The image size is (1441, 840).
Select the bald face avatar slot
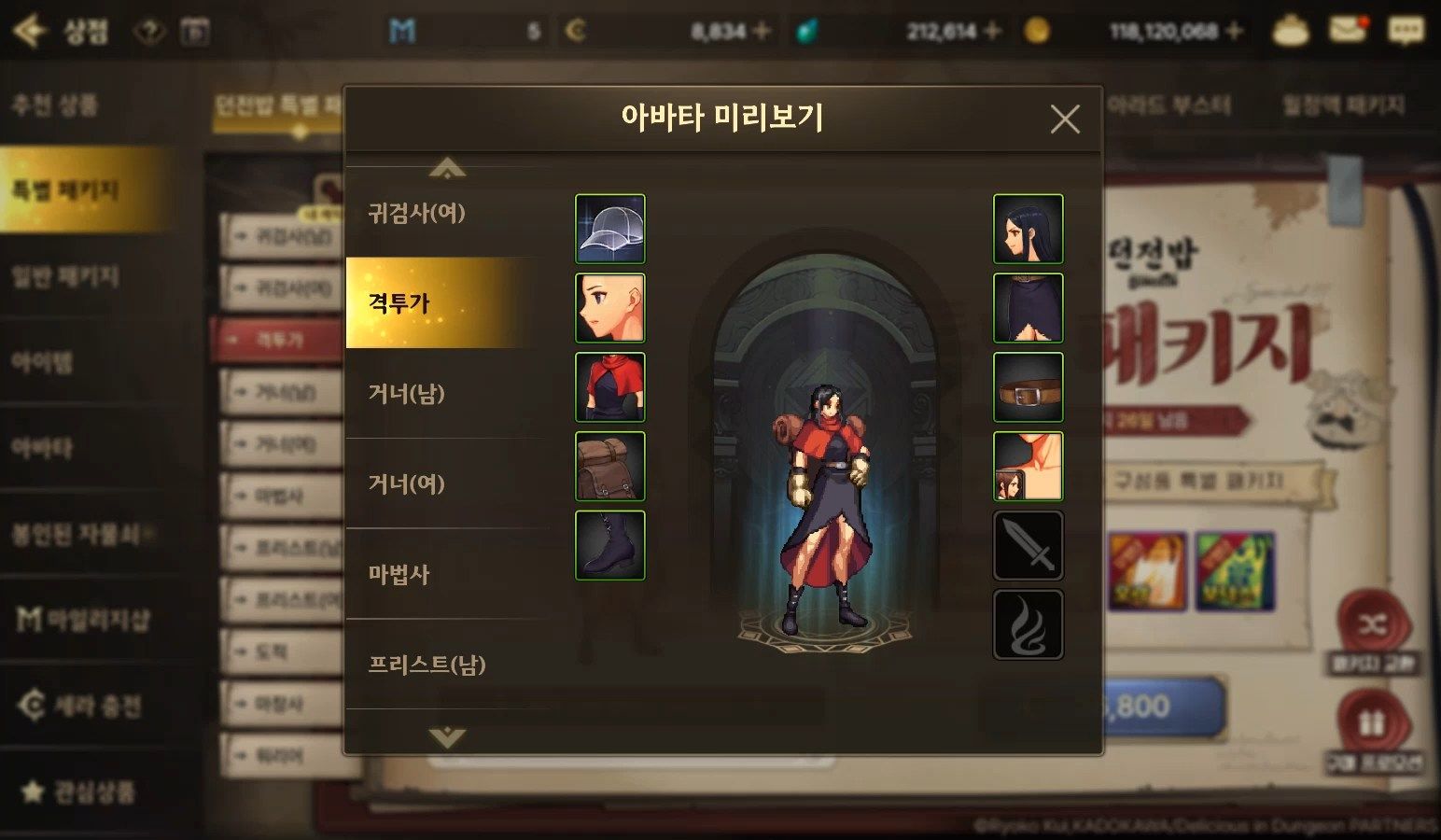pos(610,308)
